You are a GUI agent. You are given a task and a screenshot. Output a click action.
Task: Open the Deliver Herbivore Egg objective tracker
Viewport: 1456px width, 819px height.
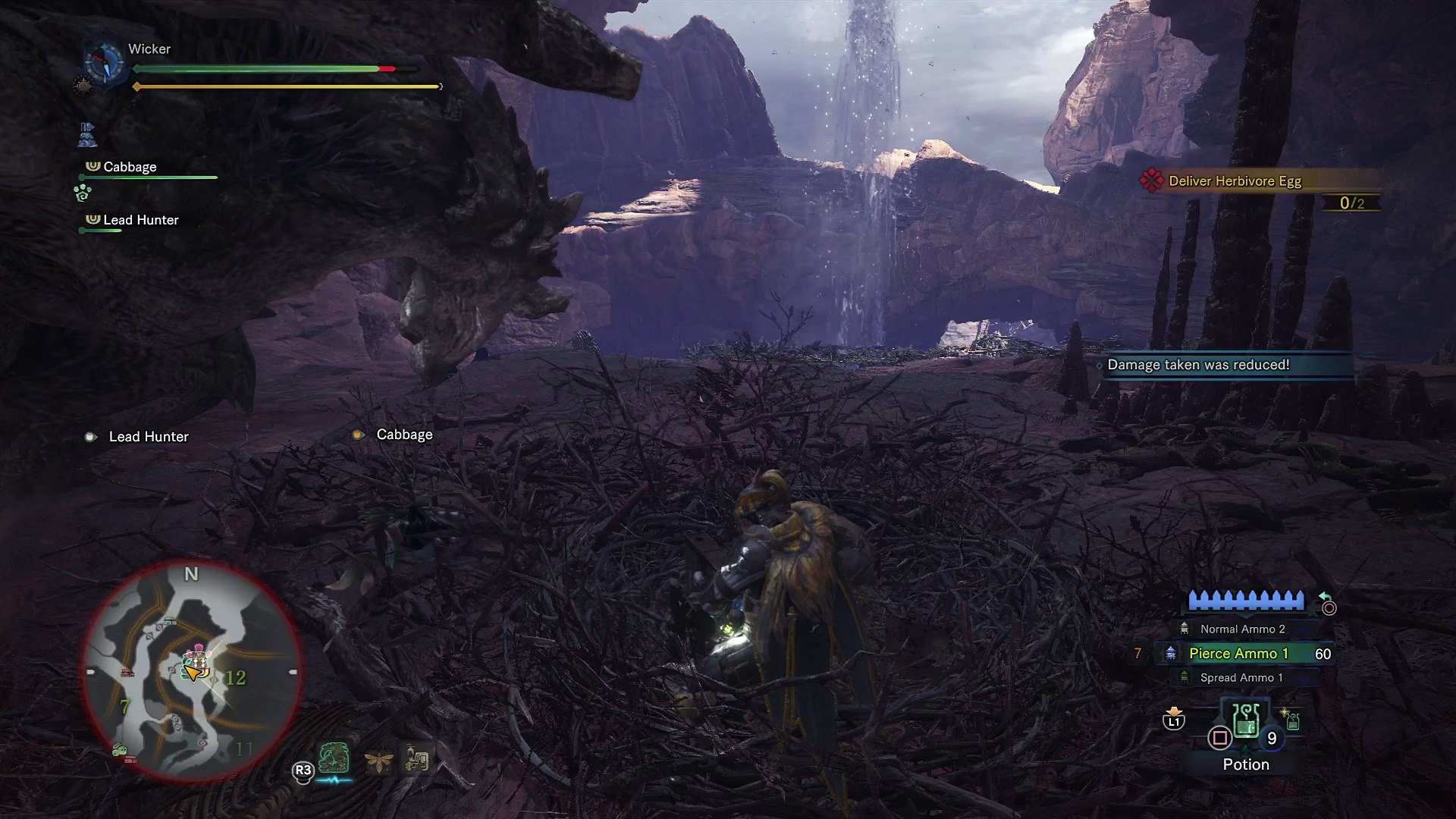(1234, 181)
